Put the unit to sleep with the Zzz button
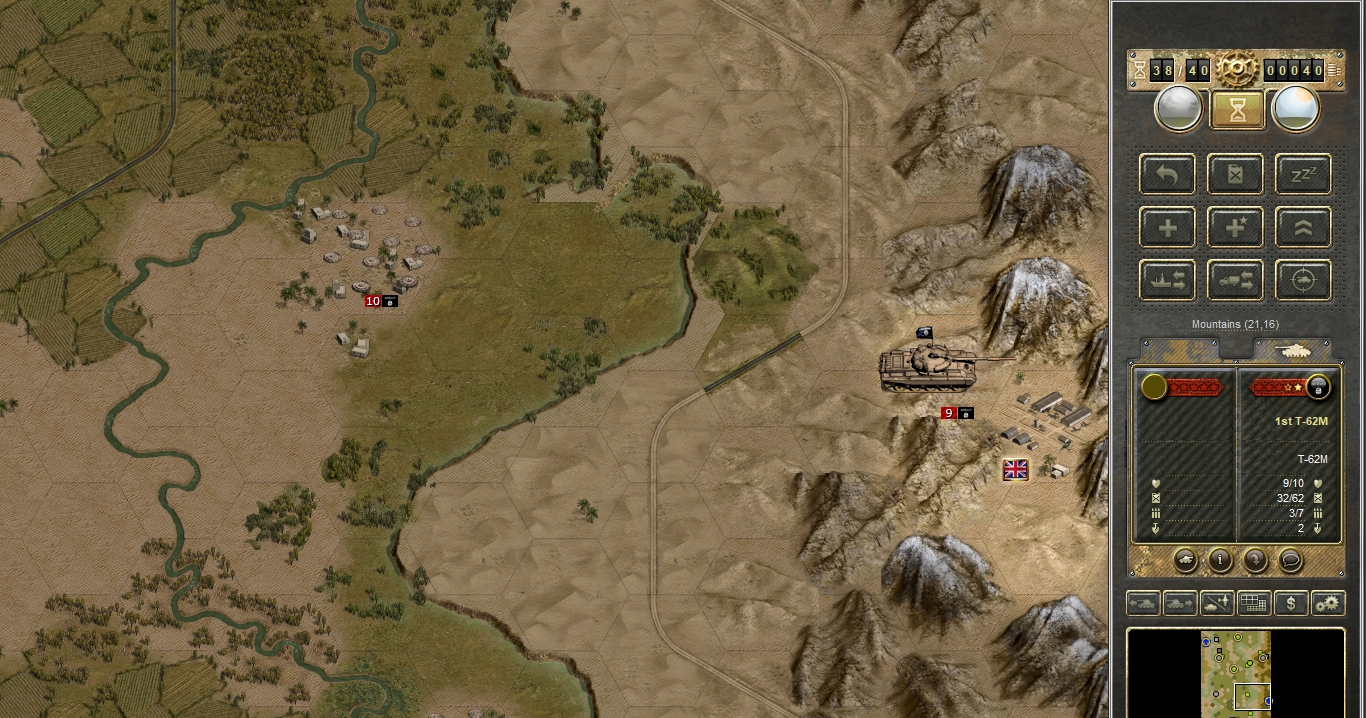The width and height of the screenshot is (1366, 718). 1303,174
